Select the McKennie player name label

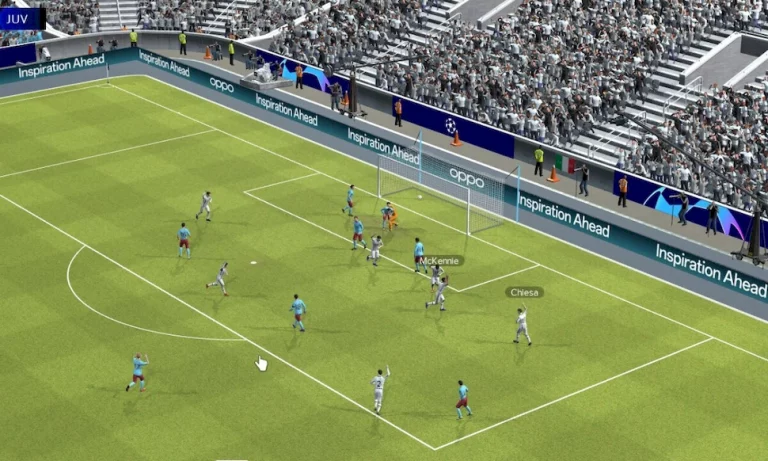coord(440,260)
